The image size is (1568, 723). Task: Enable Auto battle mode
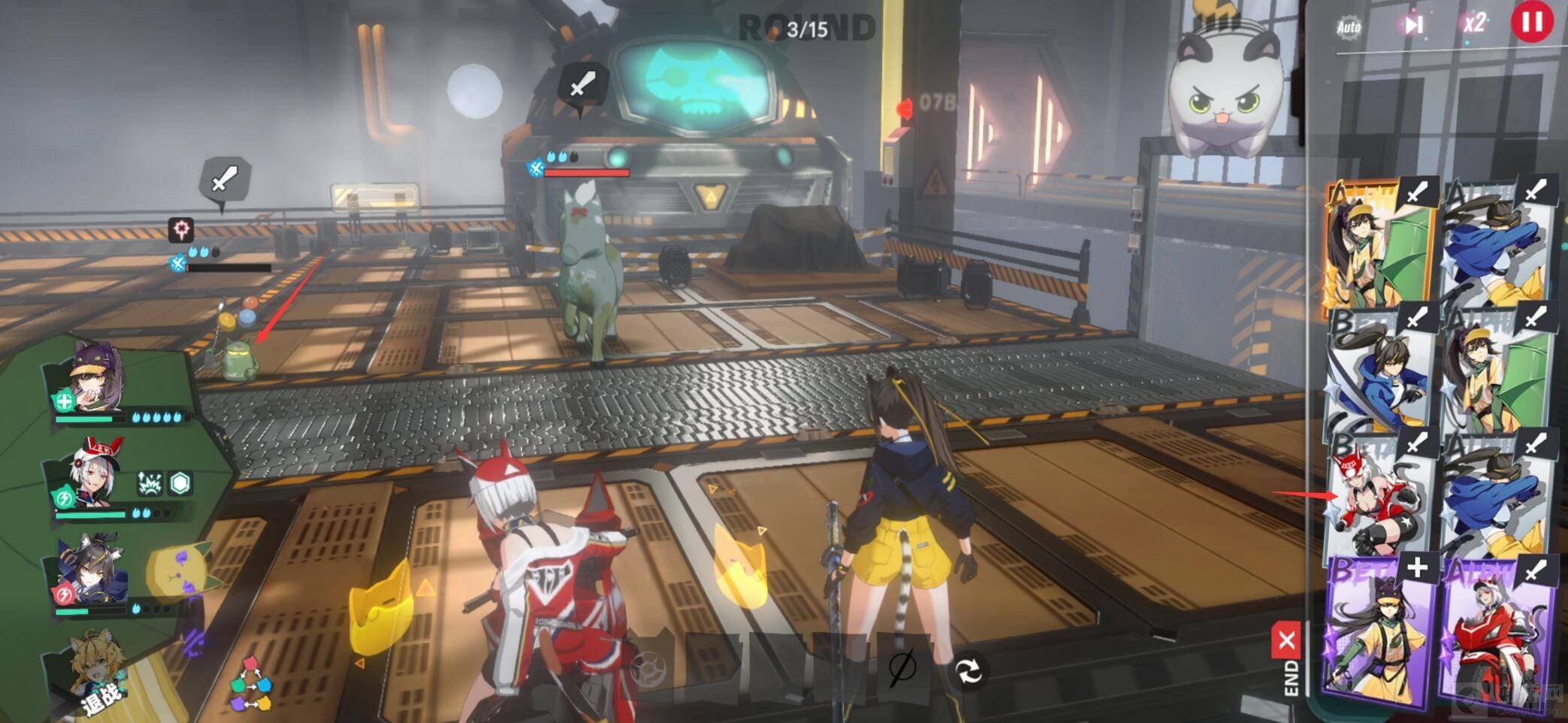pos(1349,28)
